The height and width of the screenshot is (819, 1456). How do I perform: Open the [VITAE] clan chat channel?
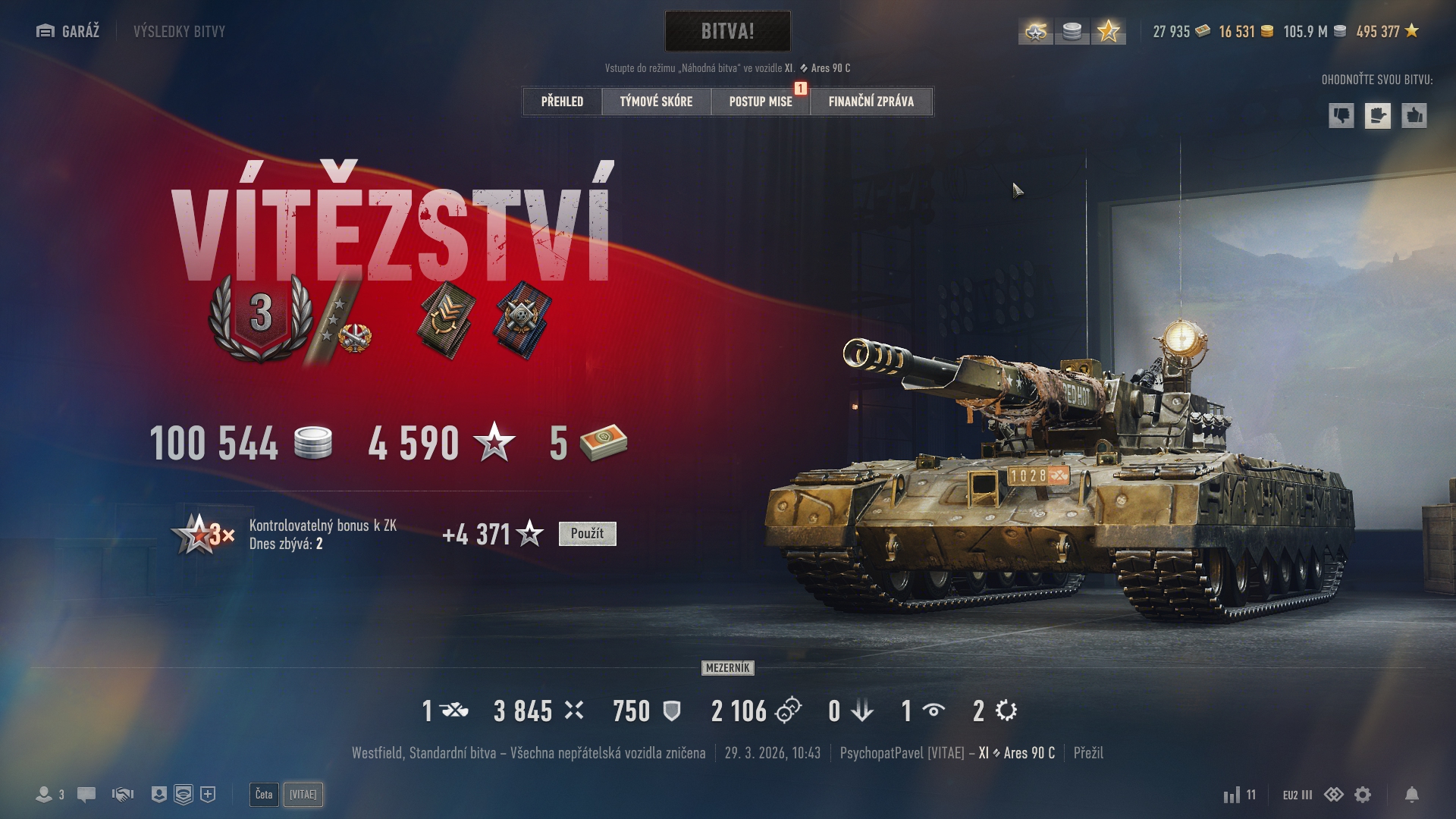coord(303,795)
